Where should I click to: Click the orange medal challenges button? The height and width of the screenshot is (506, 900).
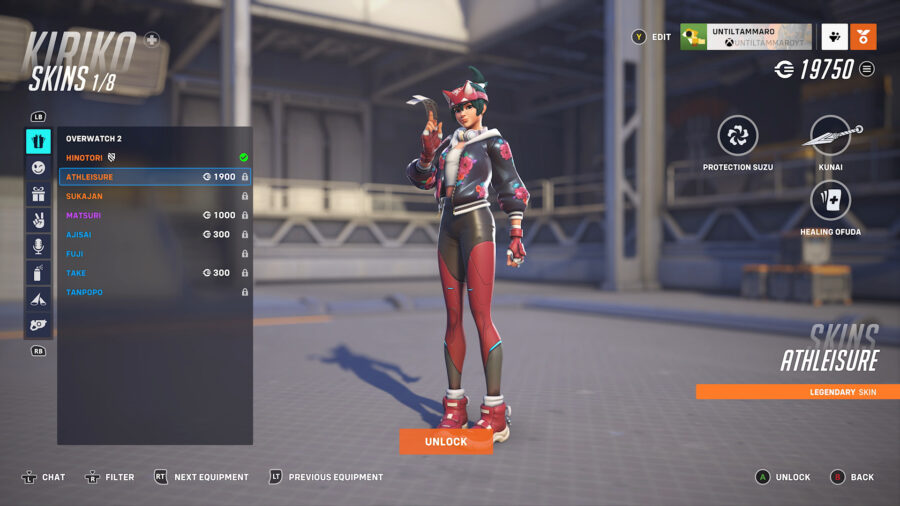coord(863,37)
